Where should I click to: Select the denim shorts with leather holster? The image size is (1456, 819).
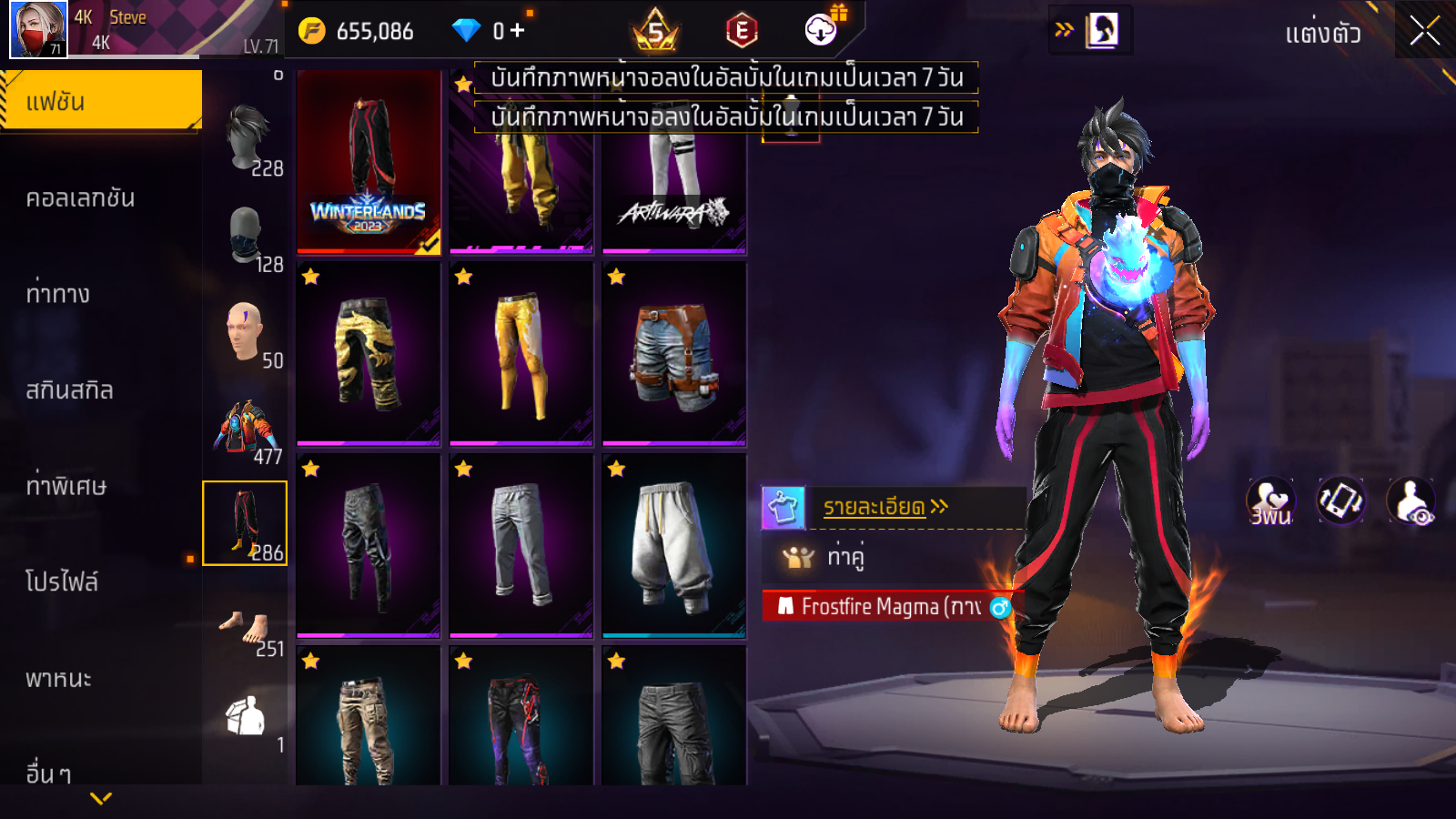click(x=673, y=355)
